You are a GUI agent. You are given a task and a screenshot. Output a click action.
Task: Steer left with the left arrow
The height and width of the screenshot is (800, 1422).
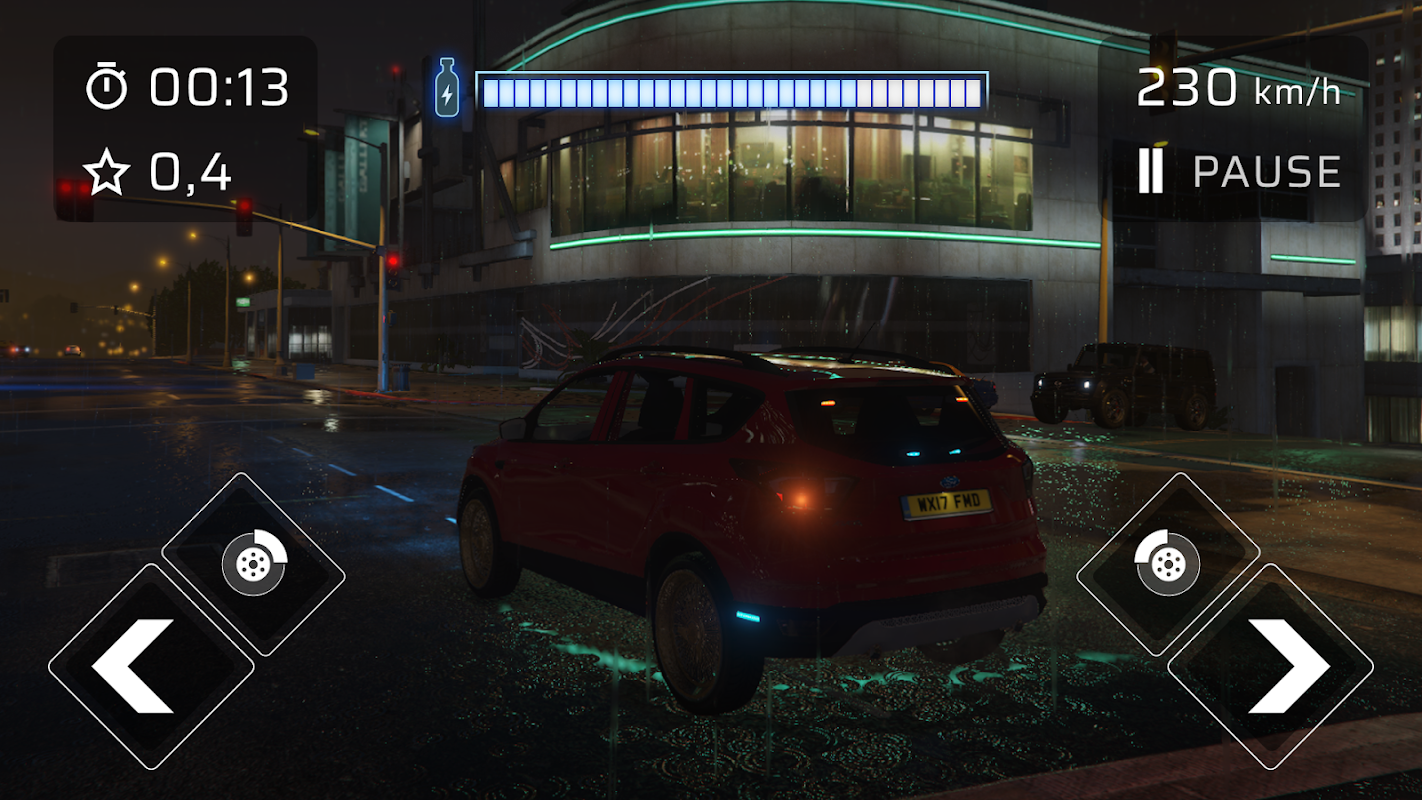point(150,667)
